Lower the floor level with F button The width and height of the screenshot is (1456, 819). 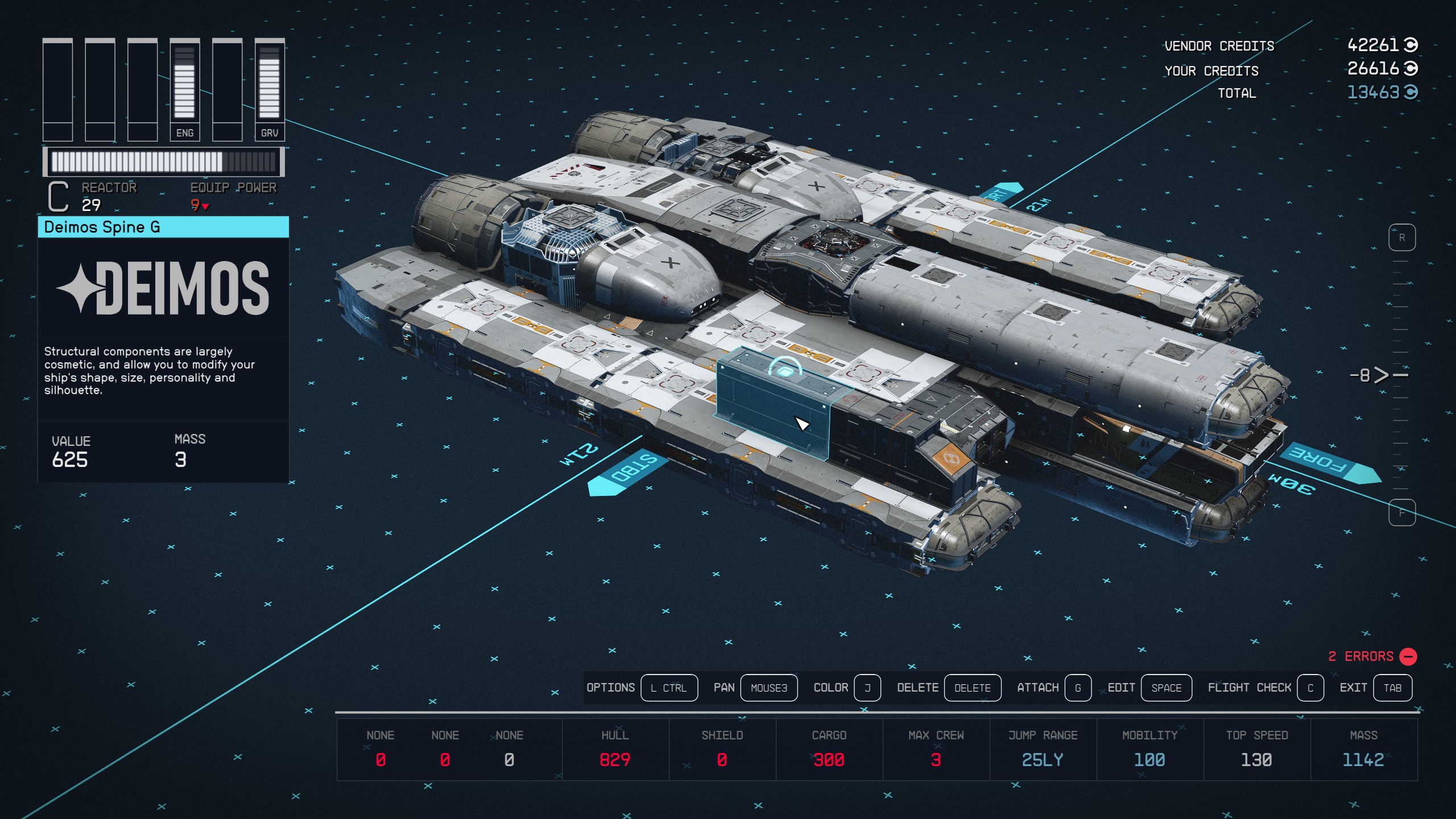click(x=1402, y=513)
